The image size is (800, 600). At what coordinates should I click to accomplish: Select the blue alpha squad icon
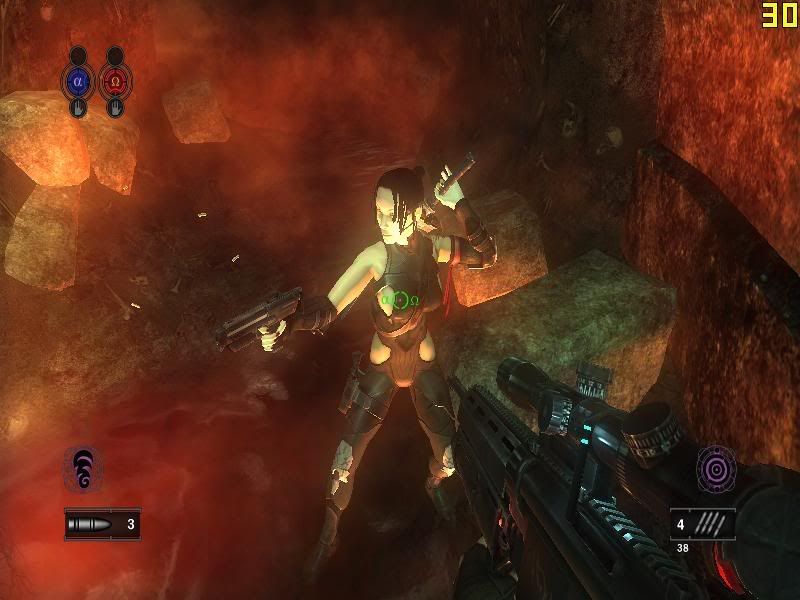pyautogui.click(x=79, y=79)
